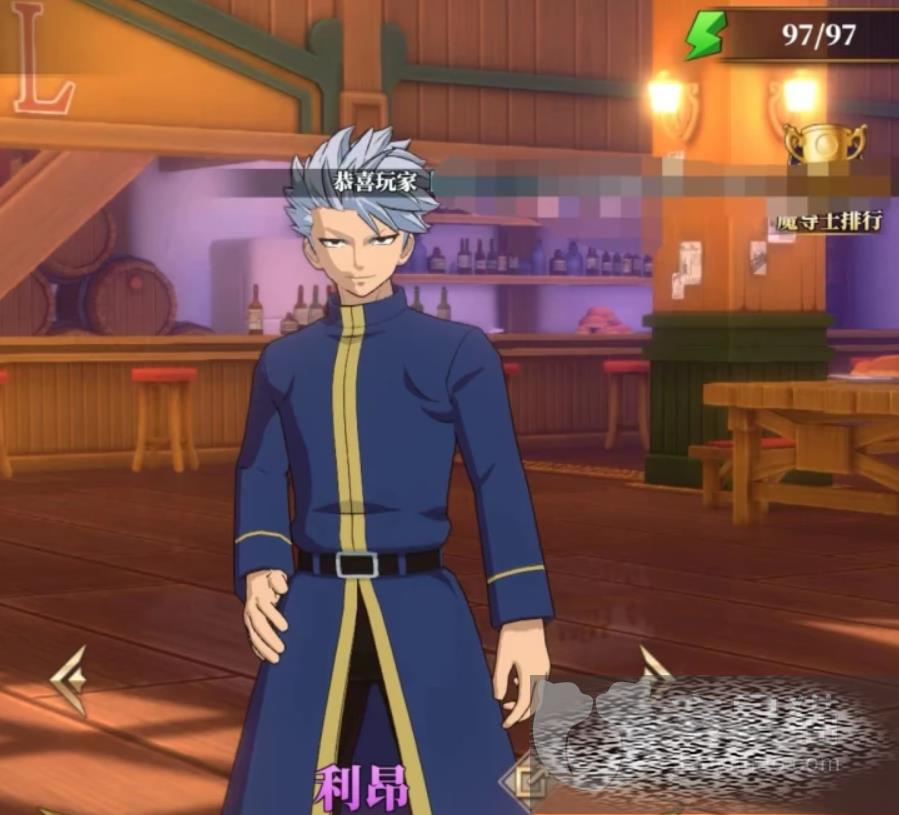Show the previous character with left arrow
Screen dimensions: 899x815
tap(70, 679)
